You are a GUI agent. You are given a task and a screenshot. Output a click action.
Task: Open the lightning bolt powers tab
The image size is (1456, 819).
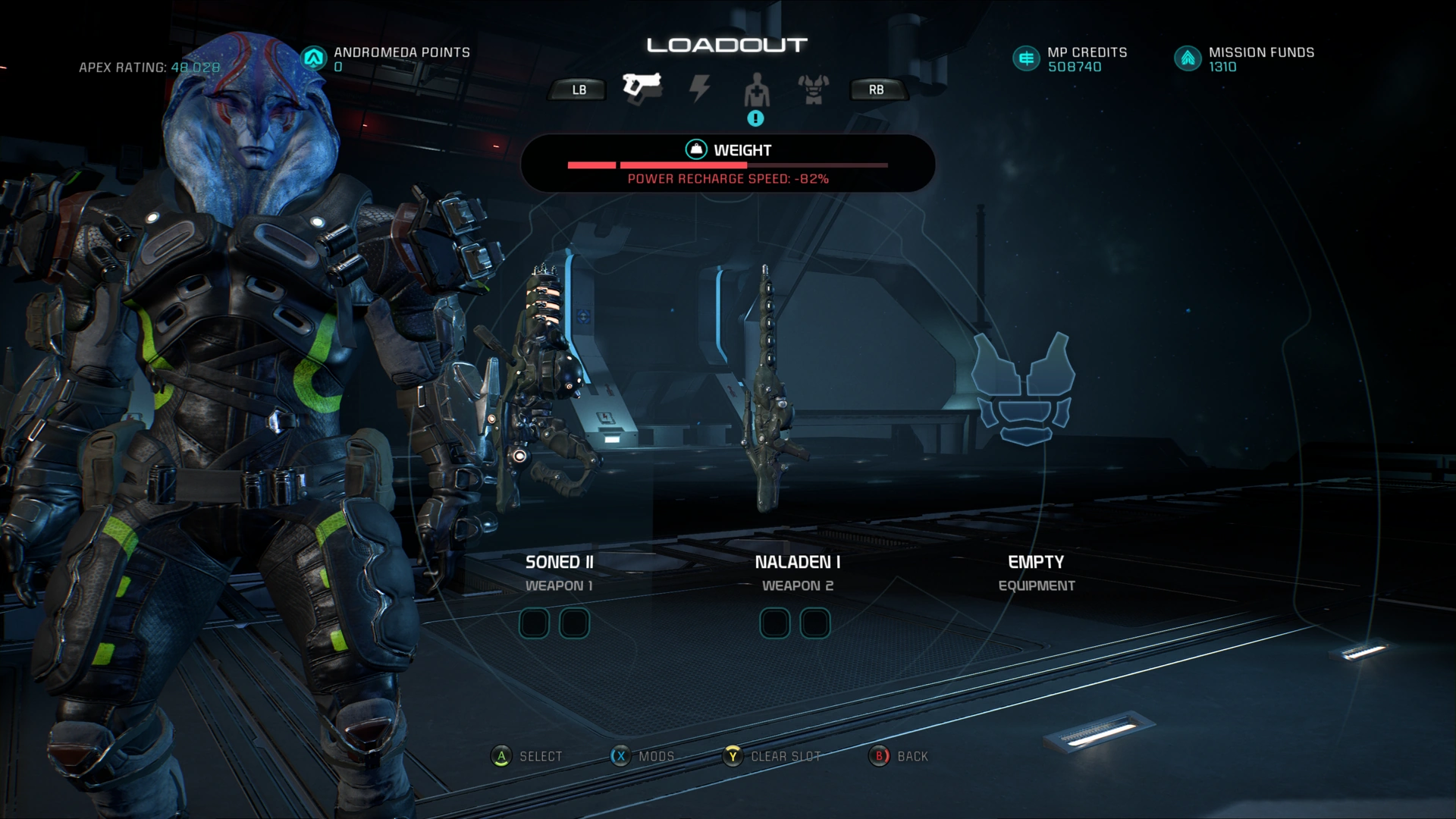pos(699,89)
